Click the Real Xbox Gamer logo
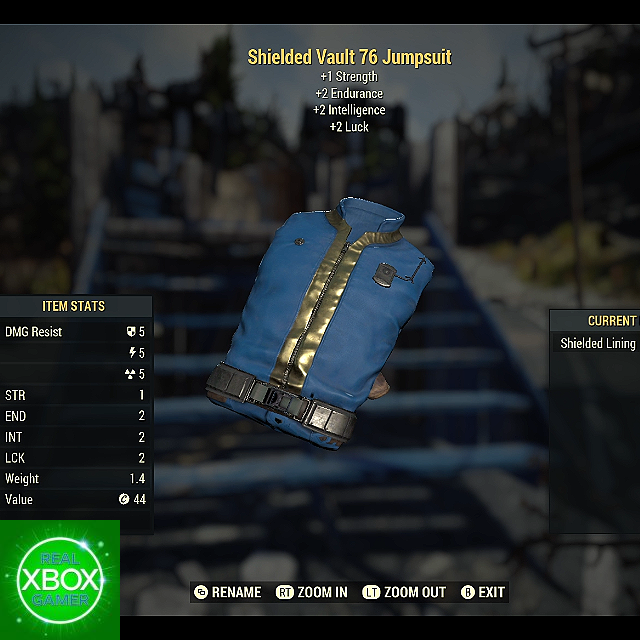Viewport: 640px width, 640px height. [x=60, y=580]
